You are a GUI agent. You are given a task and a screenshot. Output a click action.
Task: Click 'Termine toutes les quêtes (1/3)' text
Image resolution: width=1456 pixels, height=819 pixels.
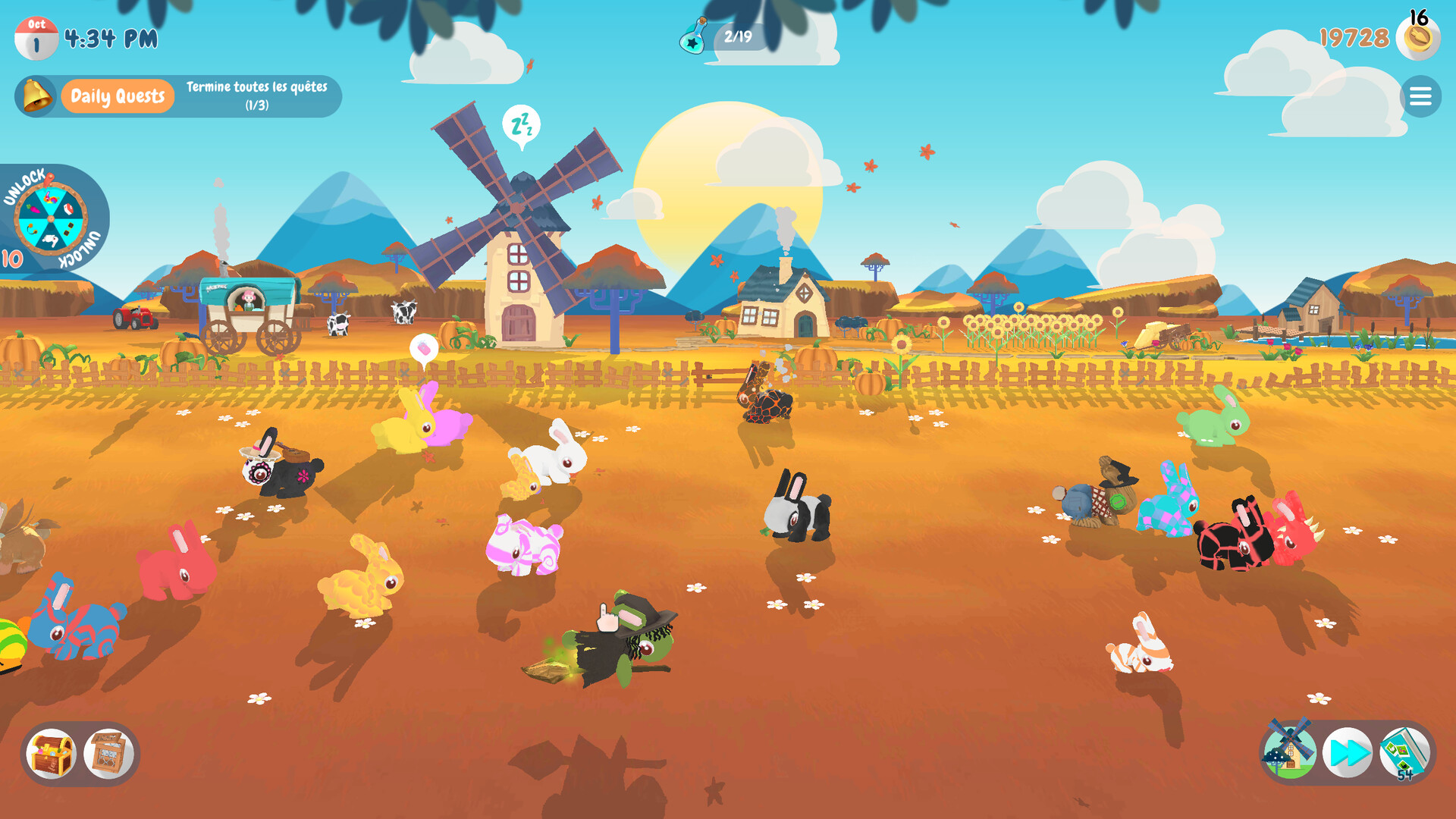pyautogui.click(x=256, y=95)
